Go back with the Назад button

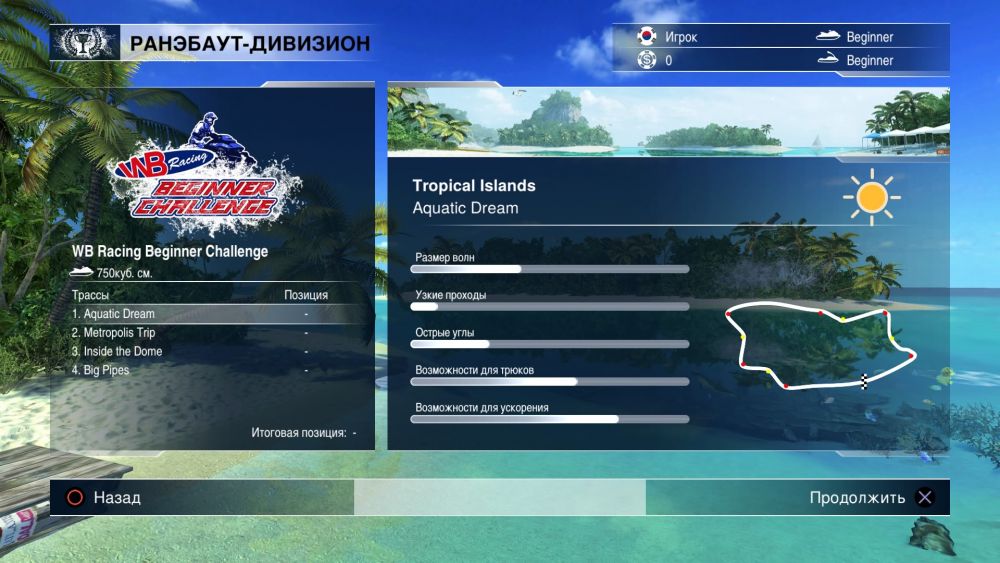pyautogui.click(x=103, y=498)
